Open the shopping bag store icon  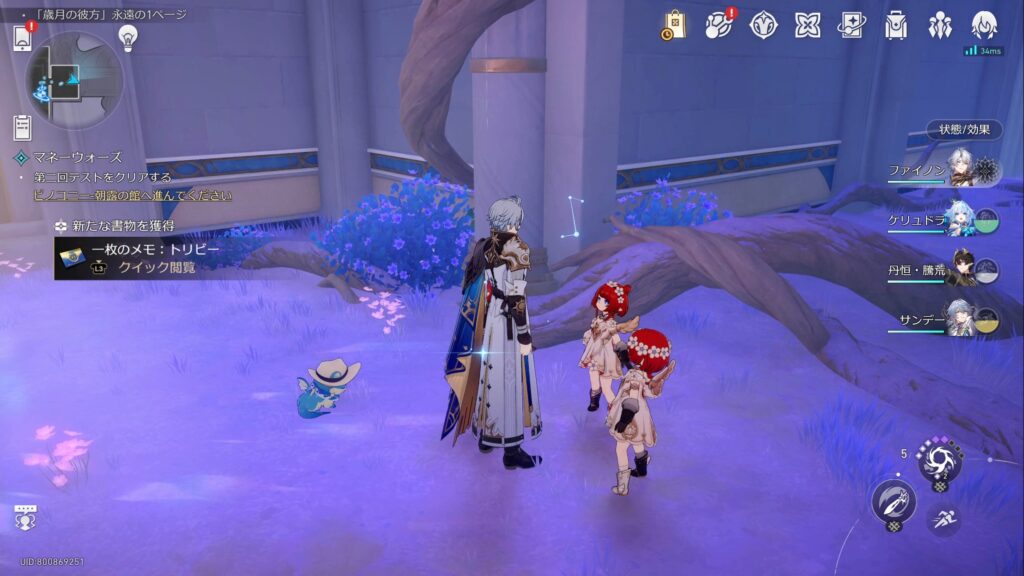point(673,25)
